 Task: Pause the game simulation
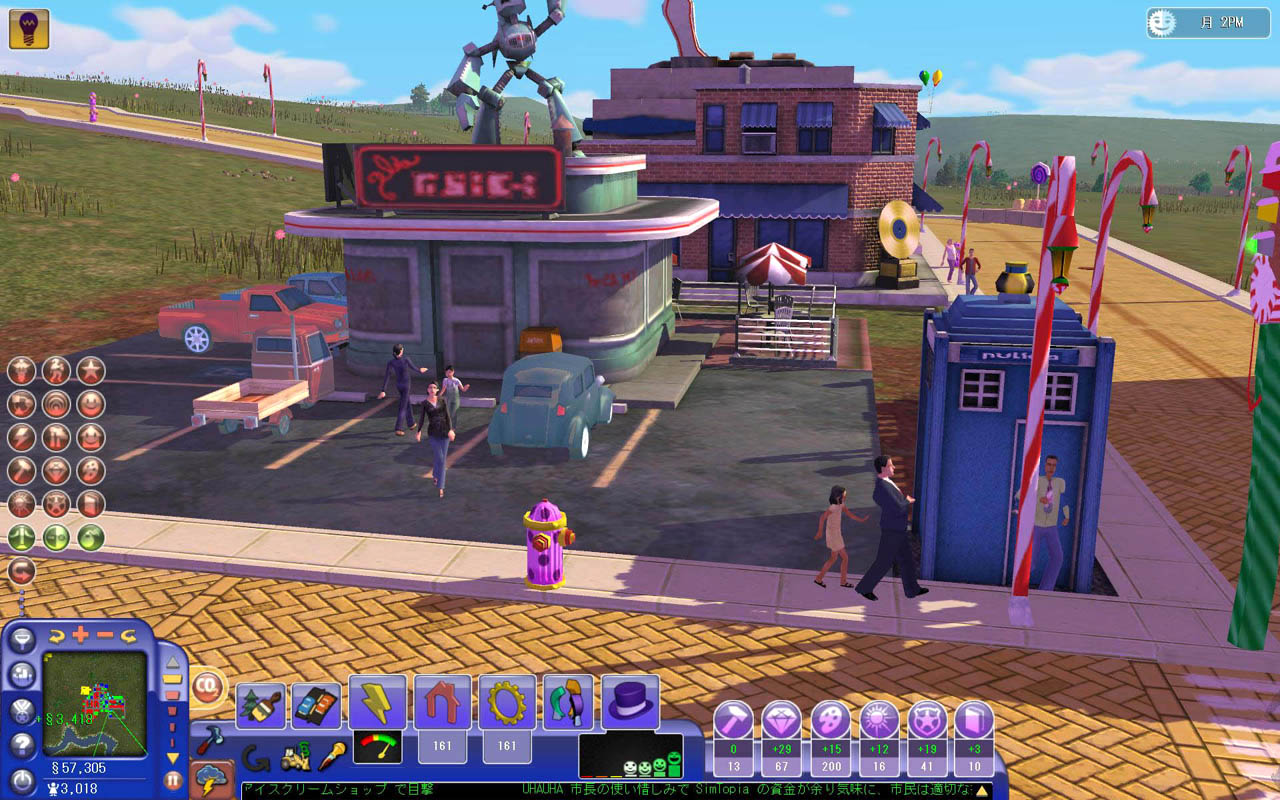point(173,779)
